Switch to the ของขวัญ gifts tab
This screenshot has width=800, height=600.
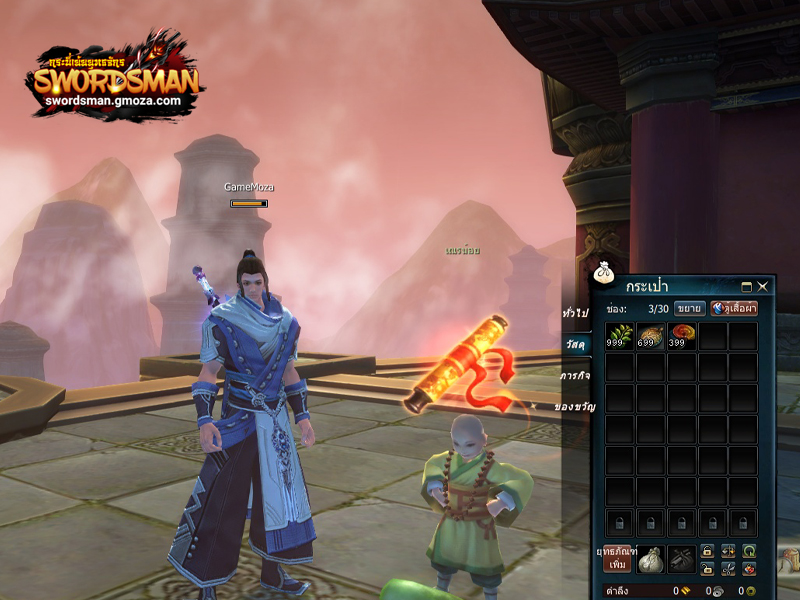(571, 408)
